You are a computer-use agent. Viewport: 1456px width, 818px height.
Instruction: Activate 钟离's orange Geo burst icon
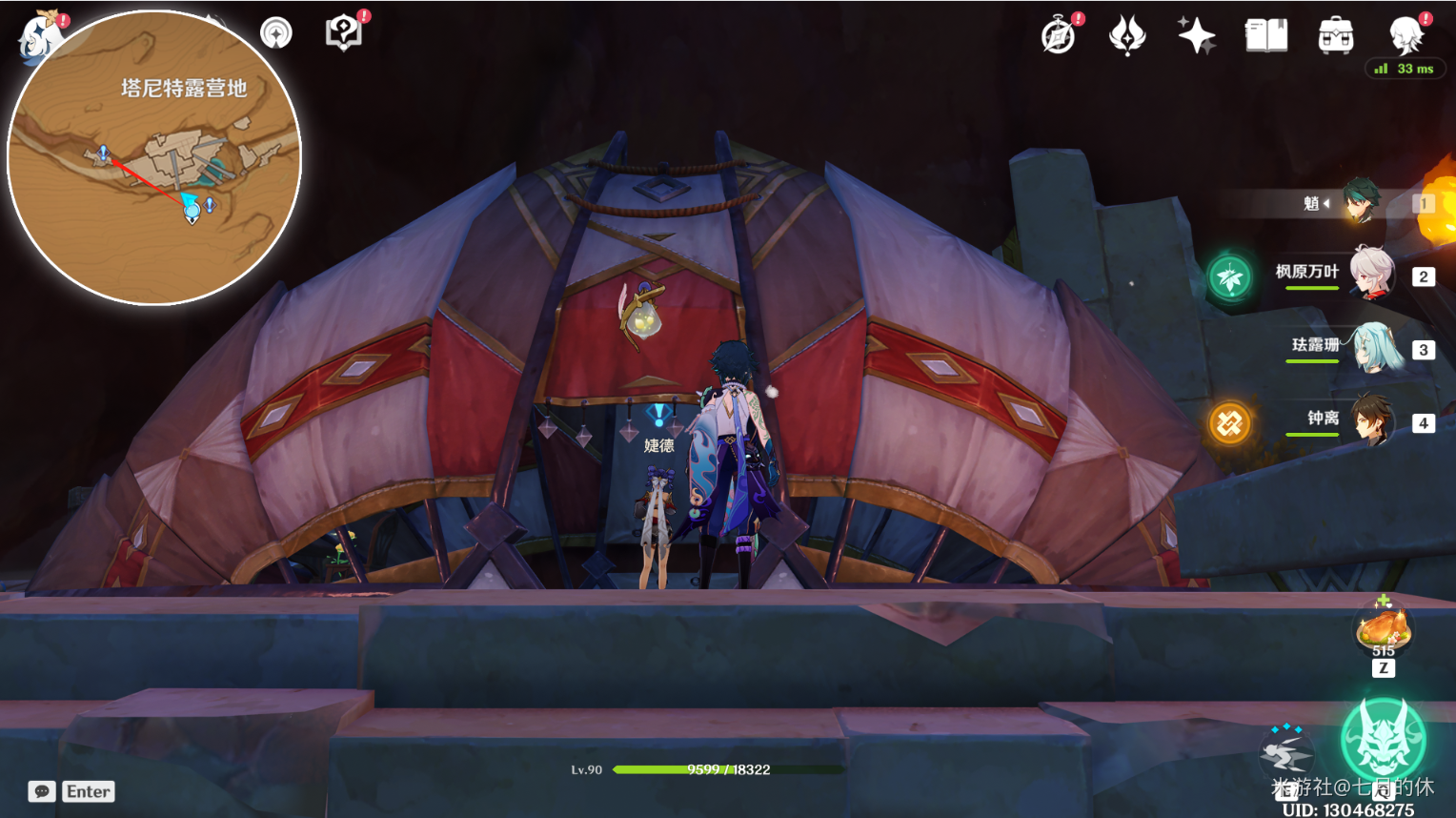point(1229,422)
